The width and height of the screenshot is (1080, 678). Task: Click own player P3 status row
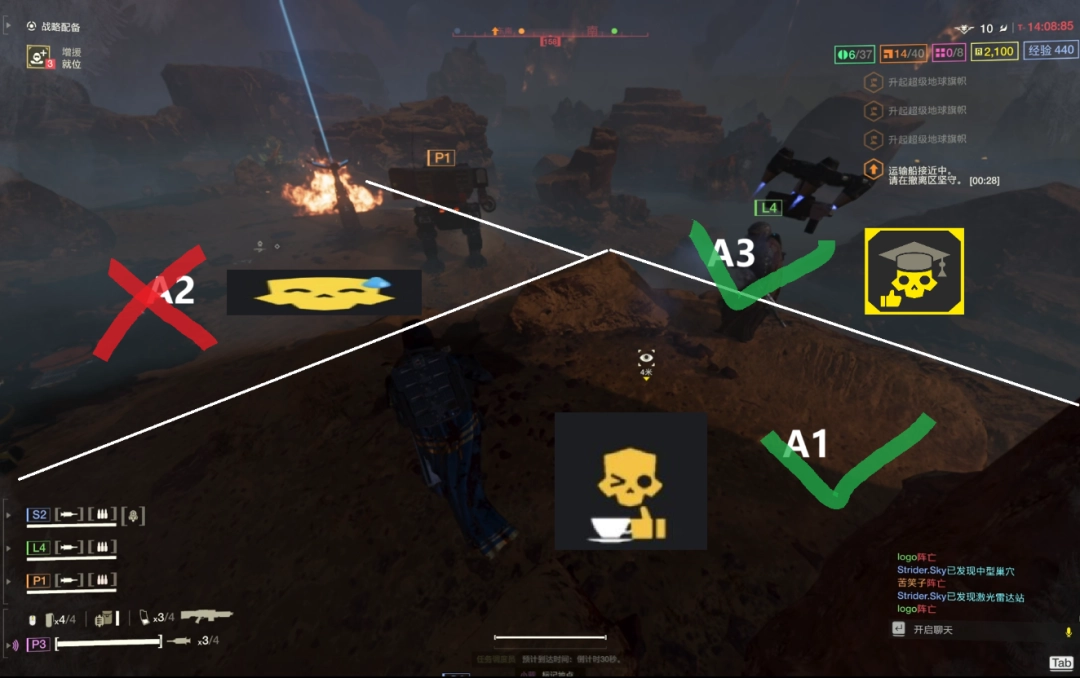tap(39, 643)
